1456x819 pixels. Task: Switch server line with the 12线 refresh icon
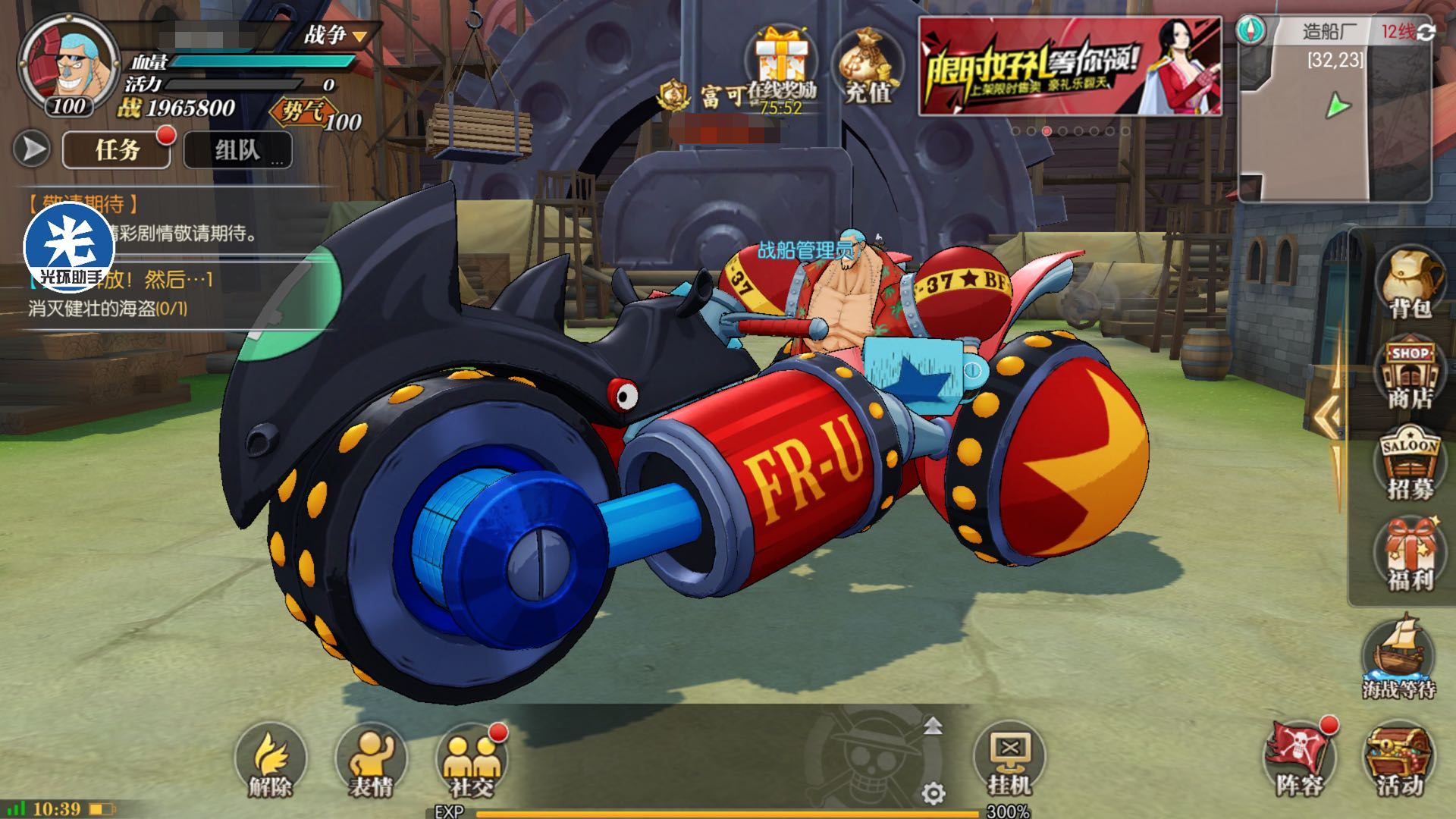1426,32
